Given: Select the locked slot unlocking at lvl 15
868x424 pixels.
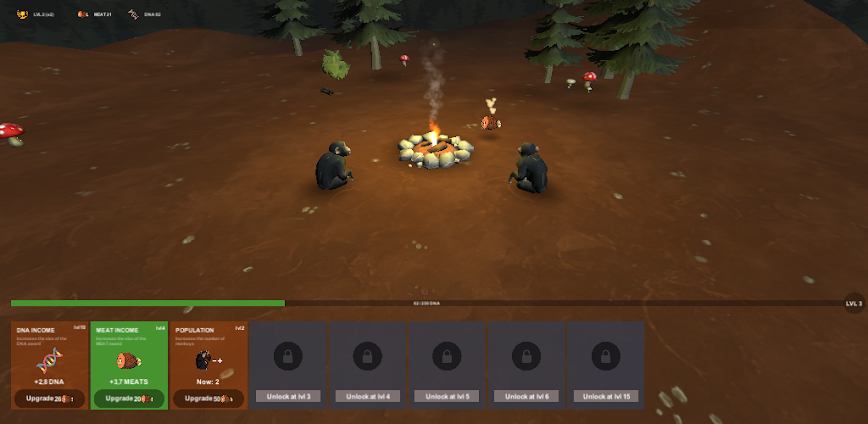Looking at the screenshot, I should 606,365.
